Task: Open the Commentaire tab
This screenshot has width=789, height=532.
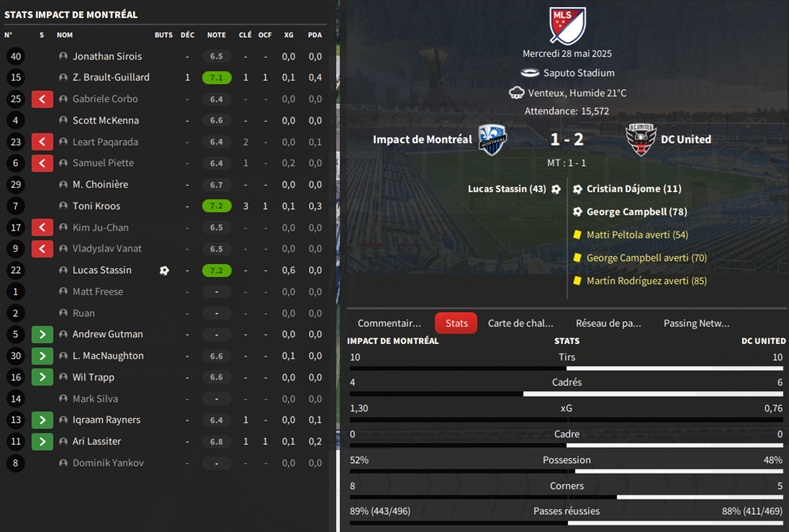Action: 389,323
